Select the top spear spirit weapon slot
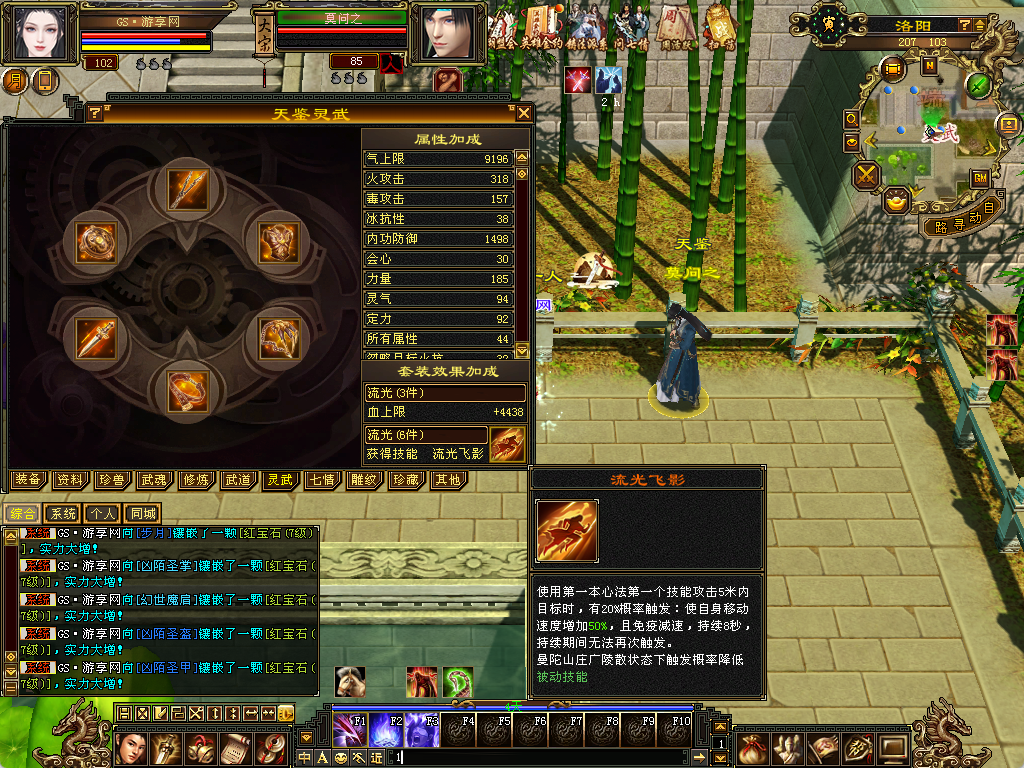The height and width of the screenshot is (768, 1024). pos(187,189)
